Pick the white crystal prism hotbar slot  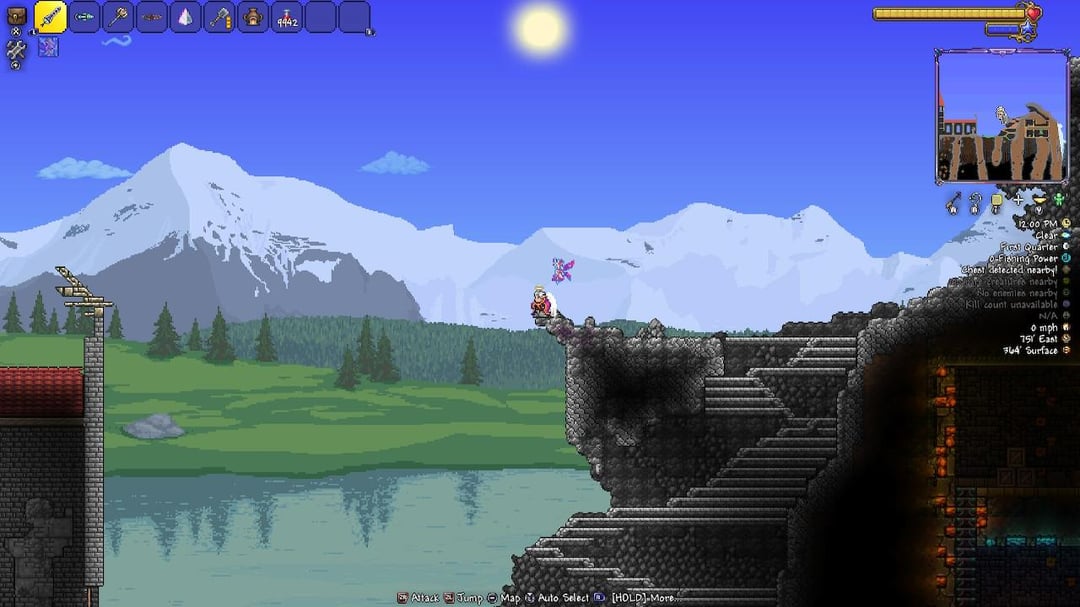click(185, 17)
